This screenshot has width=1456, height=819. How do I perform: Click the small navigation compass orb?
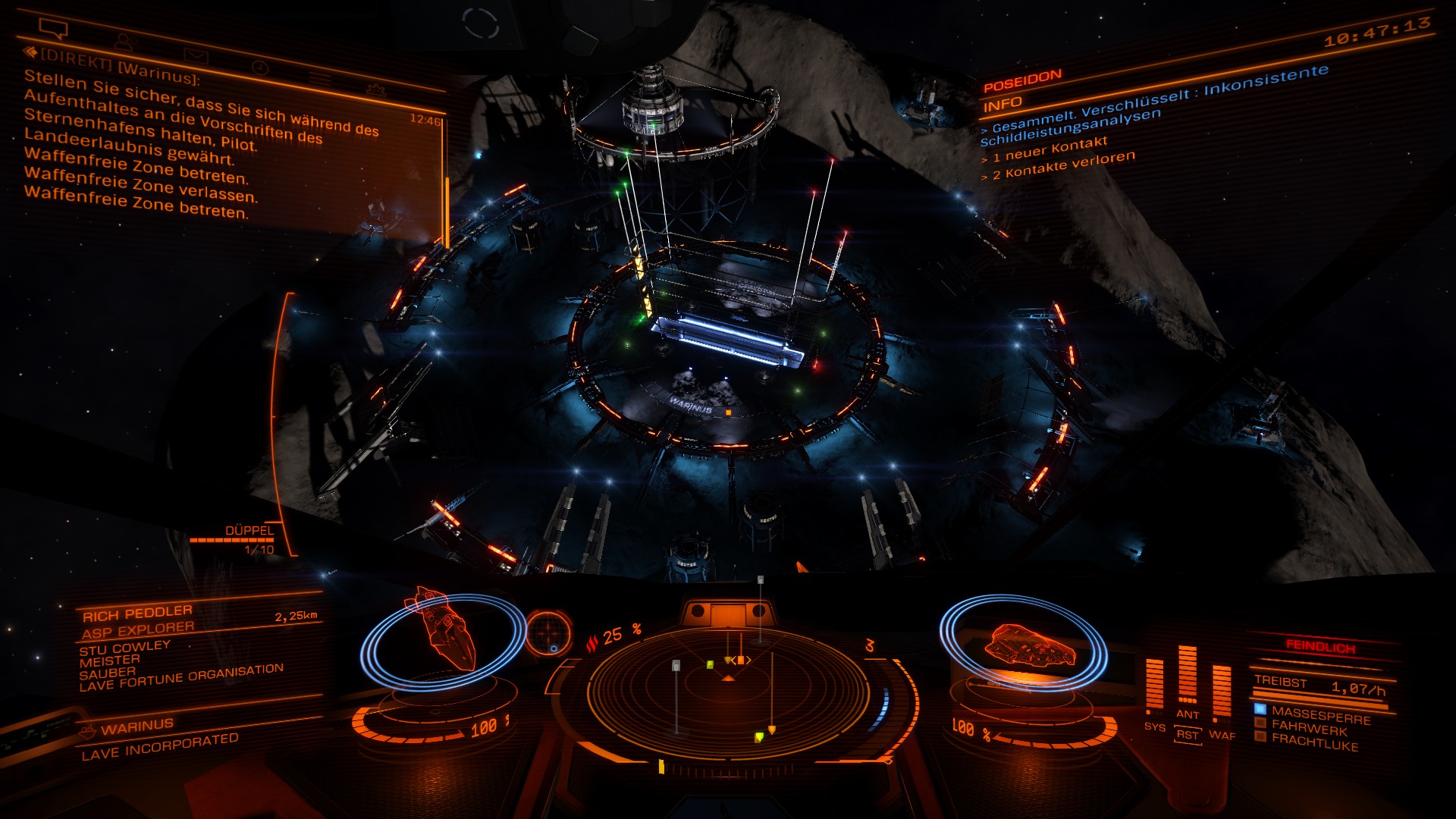click(x=548, y=633)
